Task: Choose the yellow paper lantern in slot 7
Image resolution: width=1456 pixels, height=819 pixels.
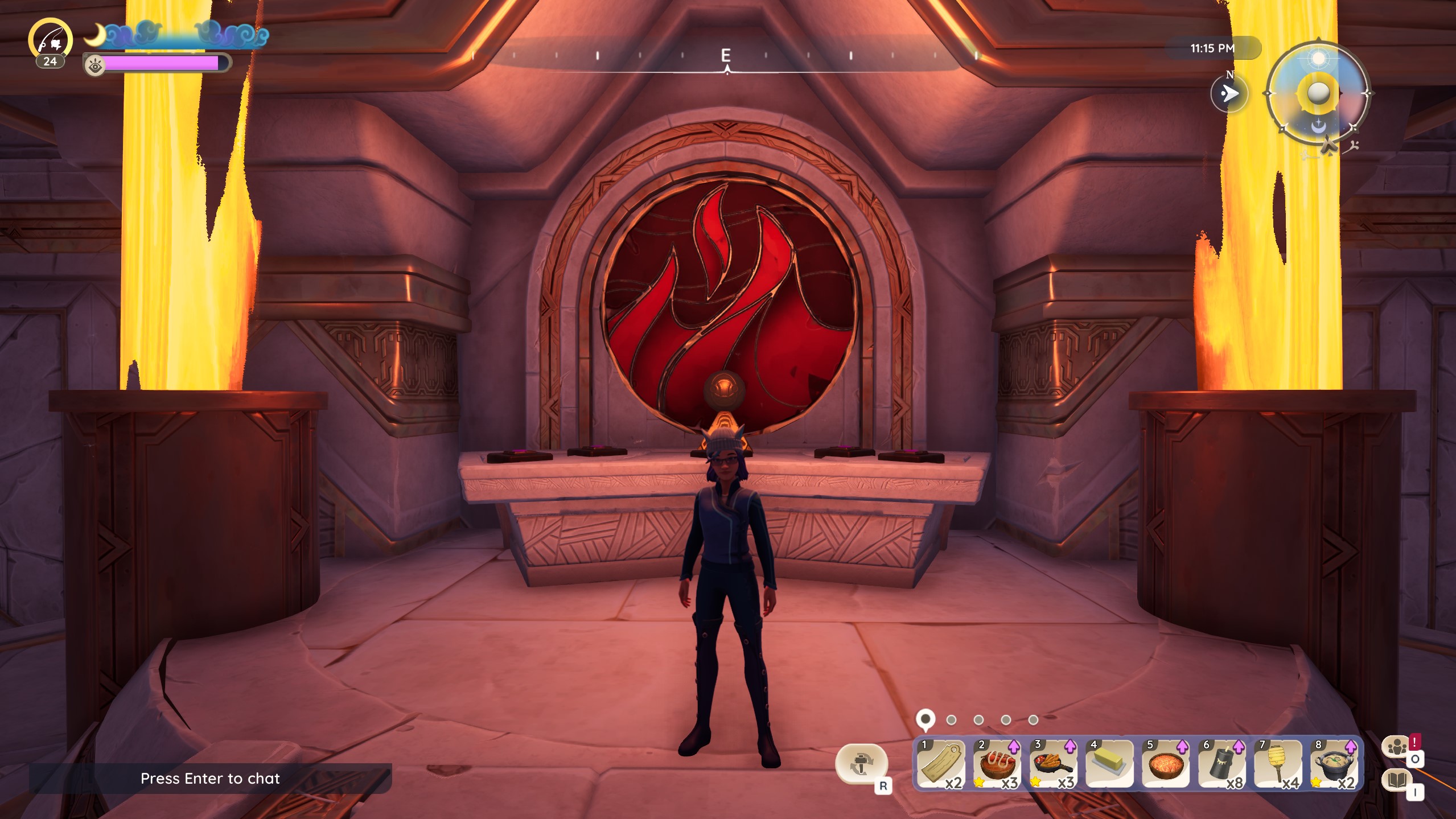Action: point(1277,764)
